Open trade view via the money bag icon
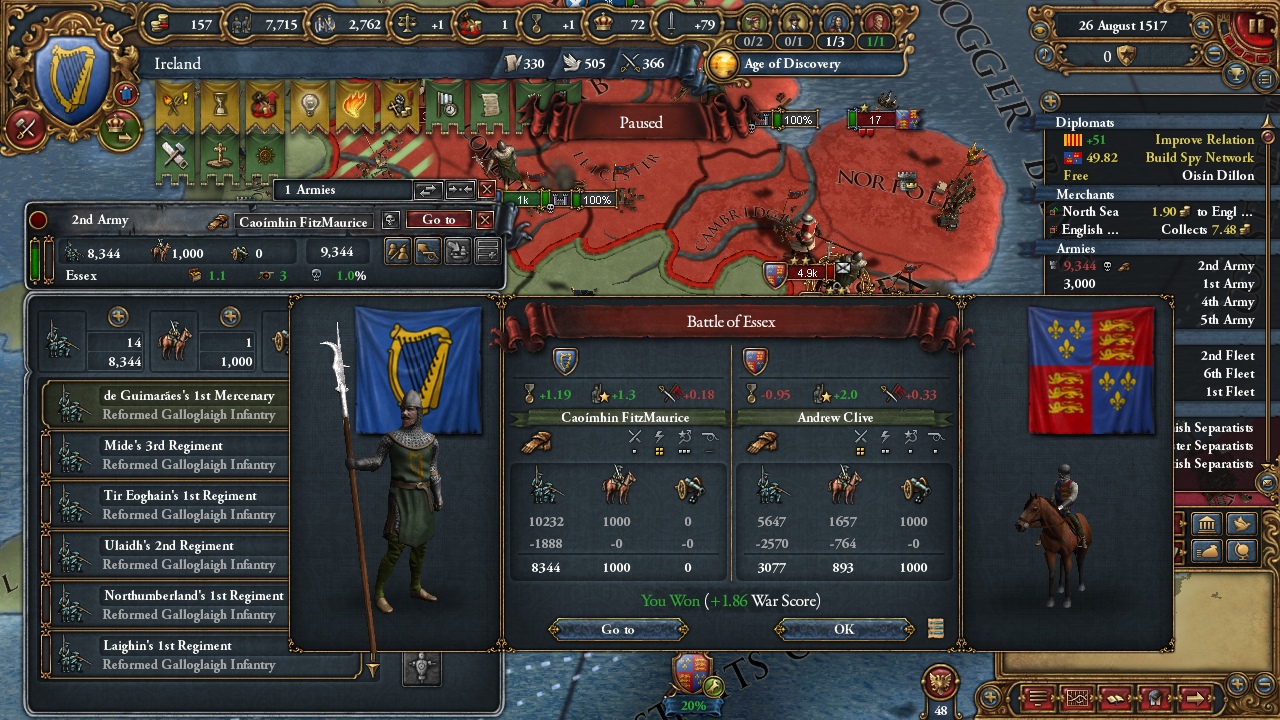The height and width of the screenshot is (720, 1280). coord(1206,550)
